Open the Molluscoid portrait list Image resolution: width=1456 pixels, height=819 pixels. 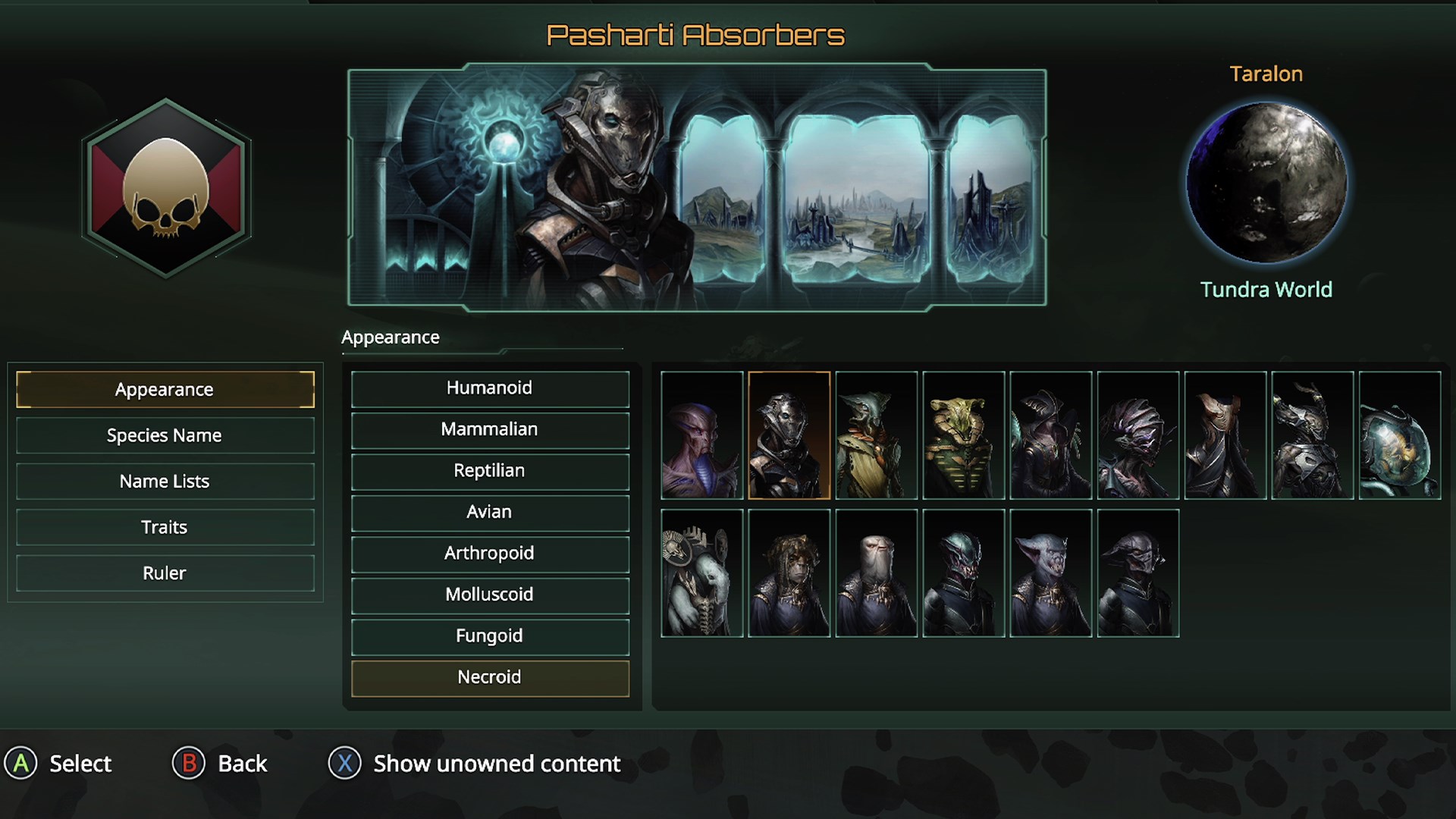point(489,595)
